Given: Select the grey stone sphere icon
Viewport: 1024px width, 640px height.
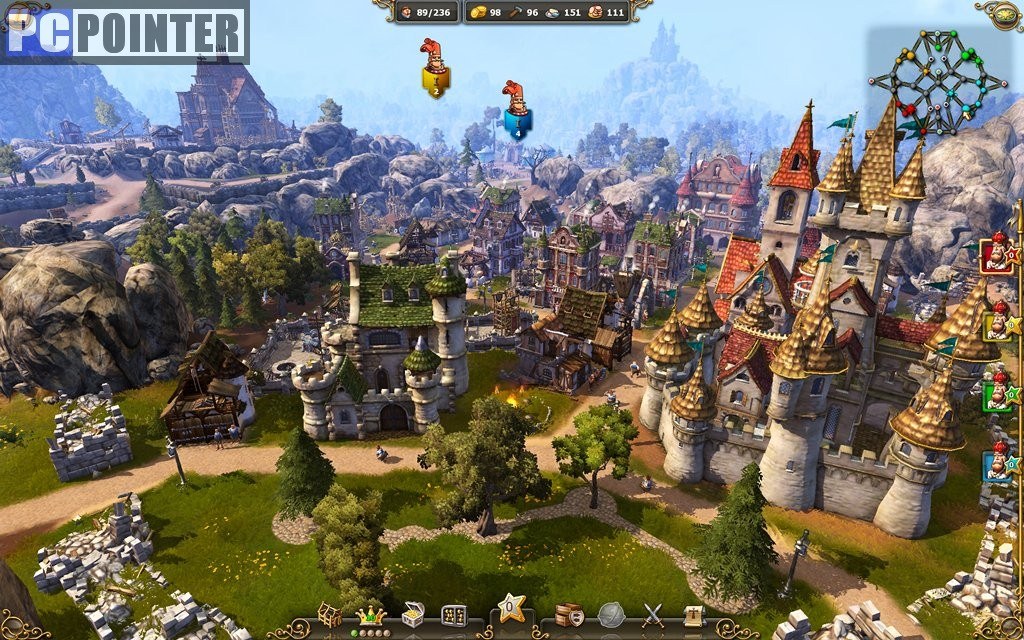Looking at the screenshot, I should (611, 615).
